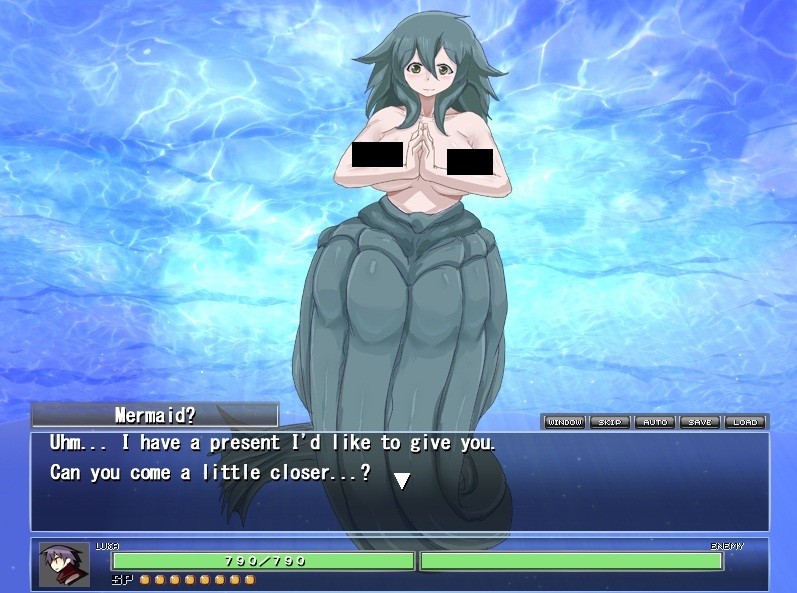Open the SAVE menu

pos(700,422)
